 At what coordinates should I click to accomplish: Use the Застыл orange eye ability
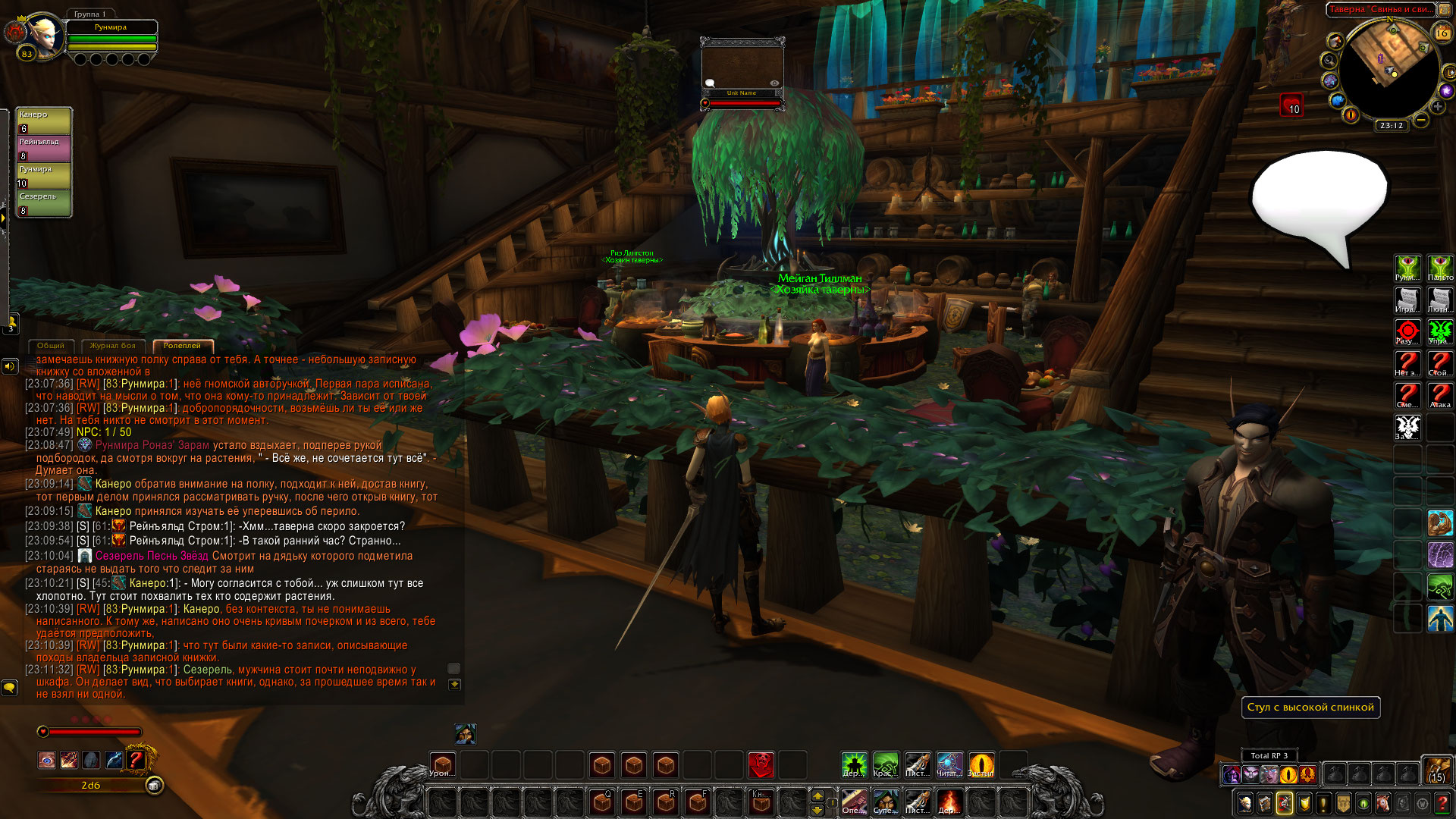pos(981,764)
